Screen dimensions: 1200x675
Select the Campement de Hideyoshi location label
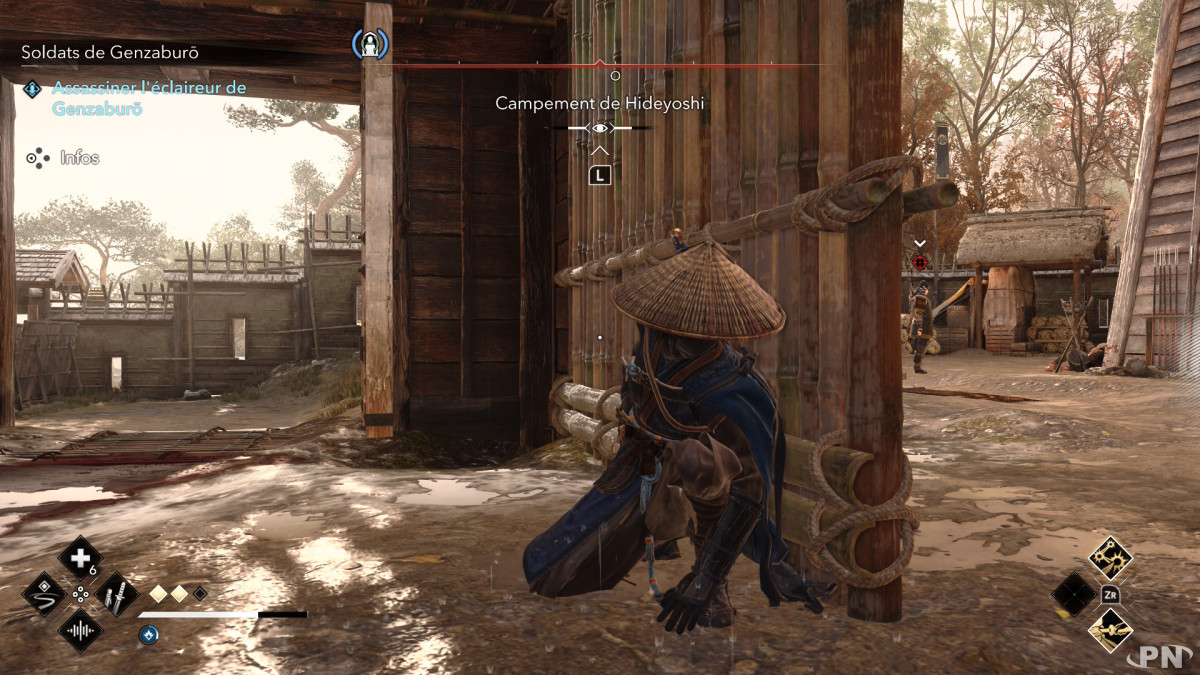click(x=599, y=103)
